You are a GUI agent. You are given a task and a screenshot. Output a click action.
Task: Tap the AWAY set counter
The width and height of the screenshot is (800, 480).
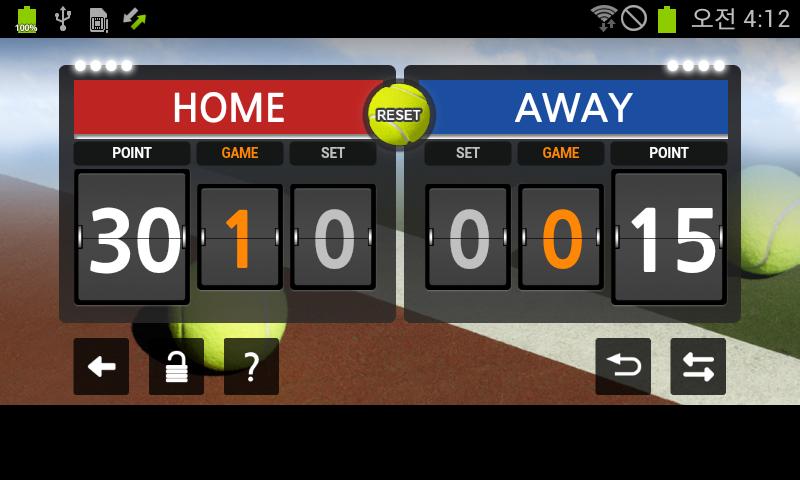(x=468, y=237)
